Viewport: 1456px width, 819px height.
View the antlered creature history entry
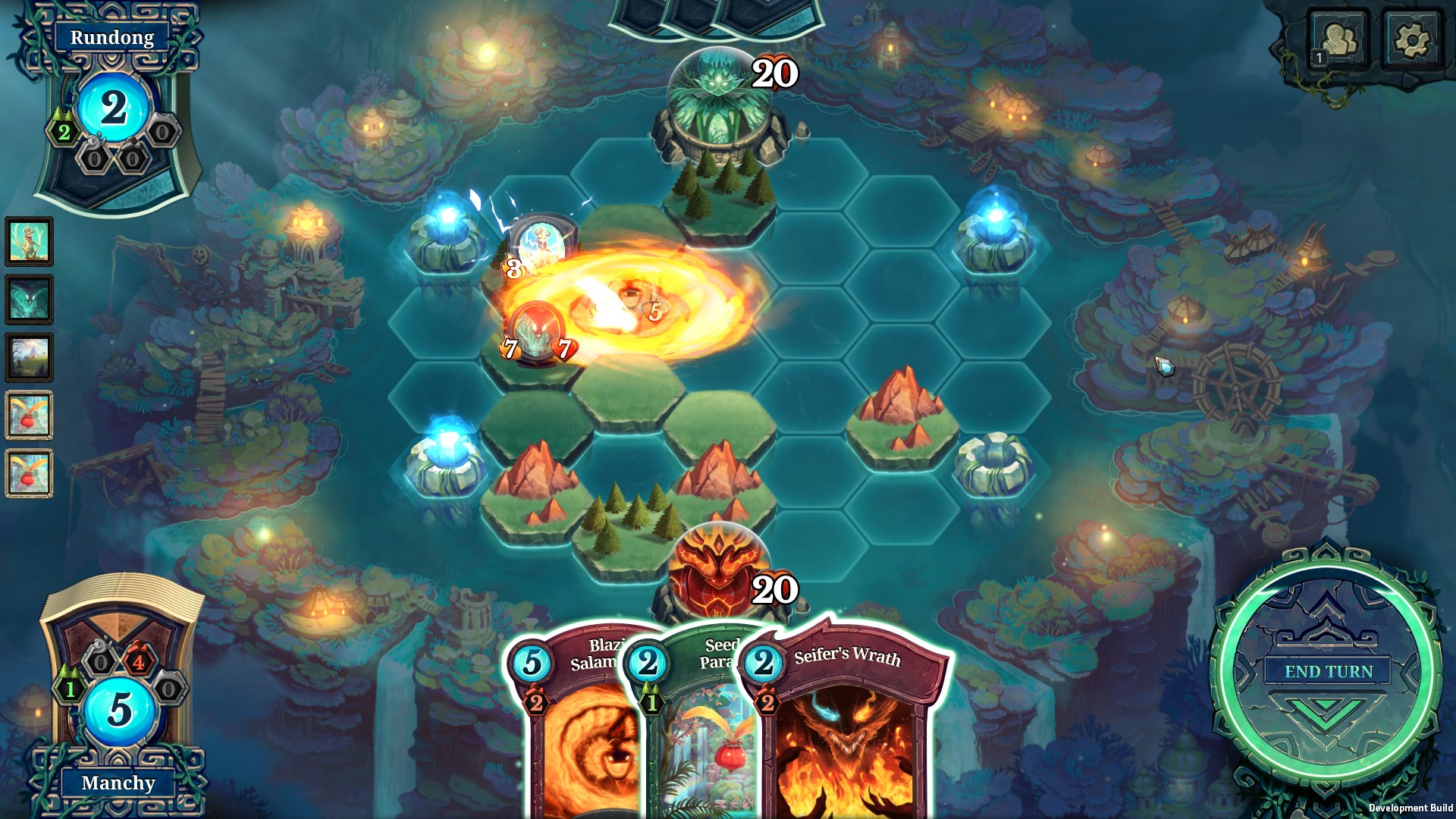[30, 242]
